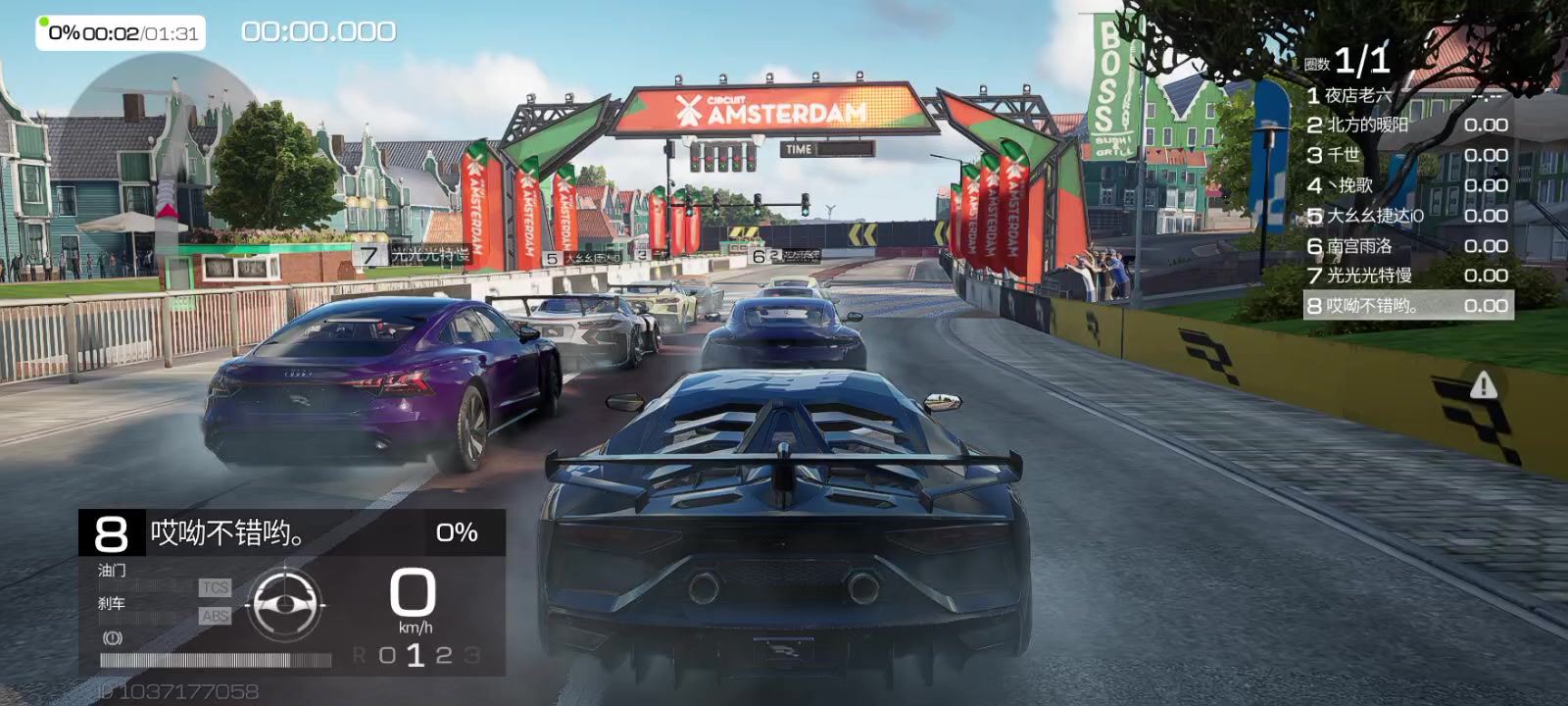Image resolution: width=1568 pixels, height=706 pixels.
Task: Pick 大幺幺捷达 from the ranking list
Action: coord(1406,216)
